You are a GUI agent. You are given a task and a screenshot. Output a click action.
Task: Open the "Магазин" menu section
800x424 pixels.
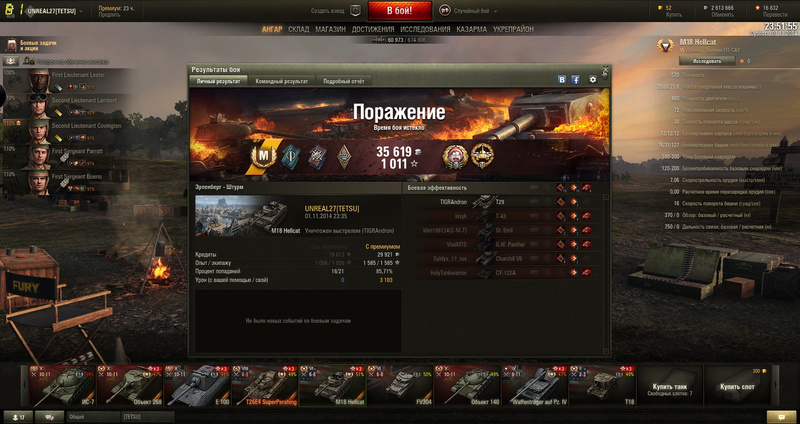click(329, 29)
